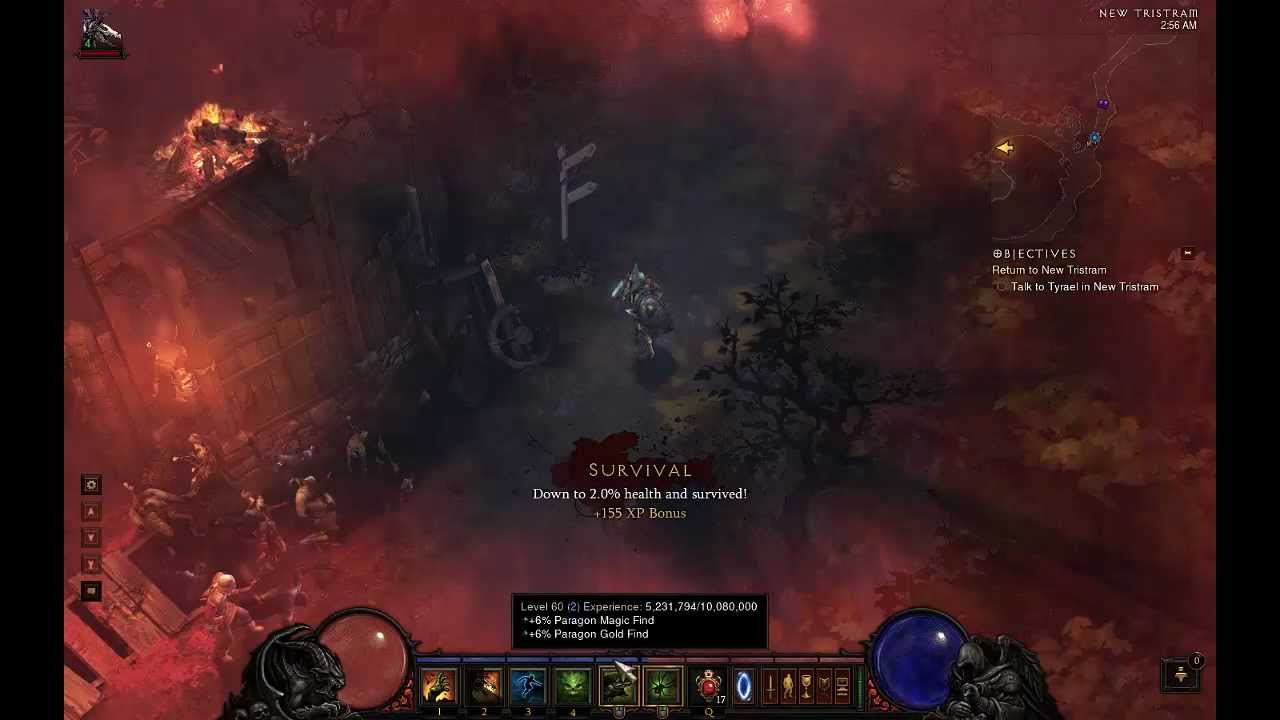Image resolution: width=1280 pixels, height=720 pixels.
Task: Open chat settings gear button
Action: [91, 485]
